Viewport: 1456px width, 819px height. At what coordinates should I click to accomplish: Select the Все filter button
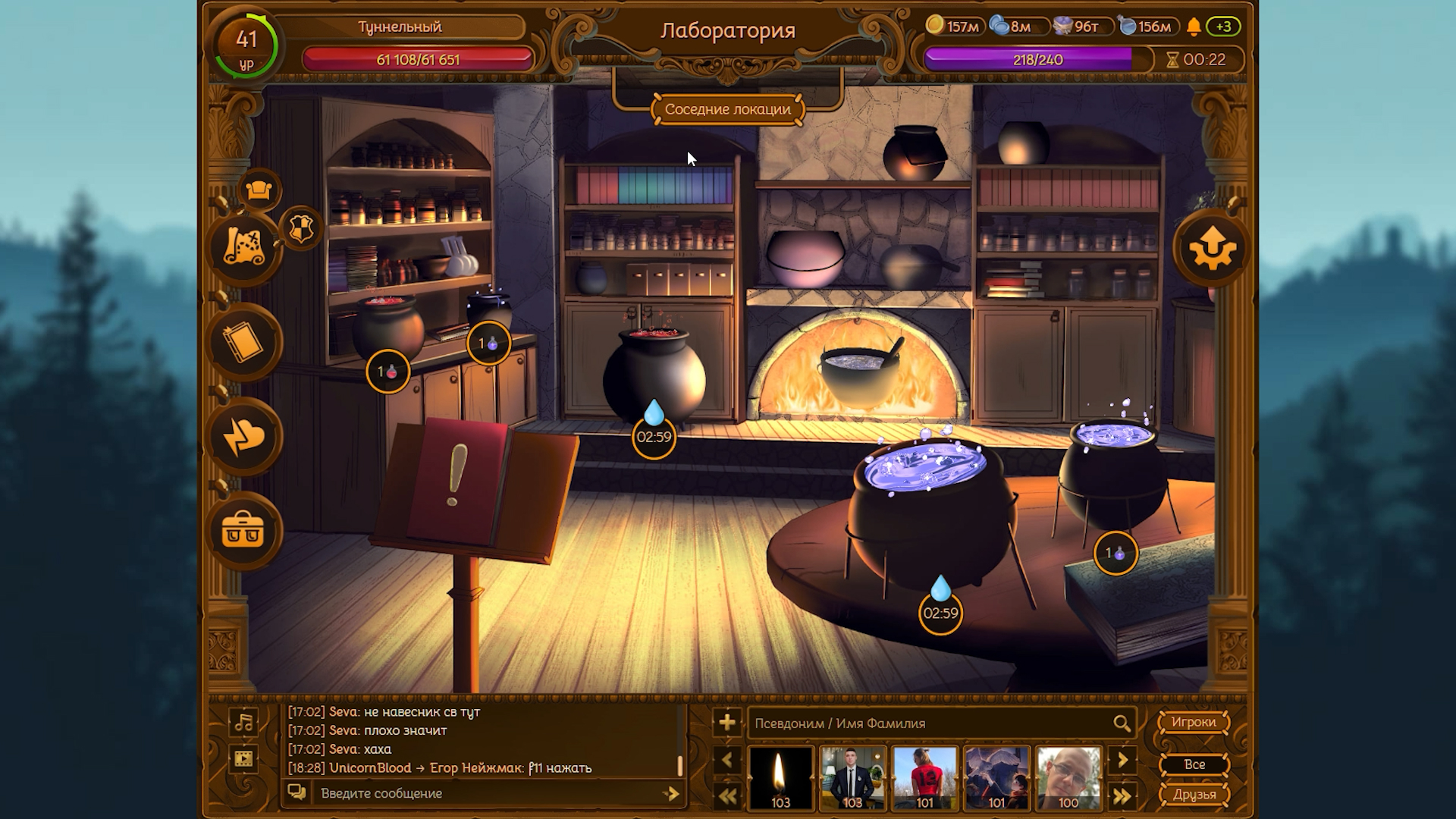point(1194,764)
